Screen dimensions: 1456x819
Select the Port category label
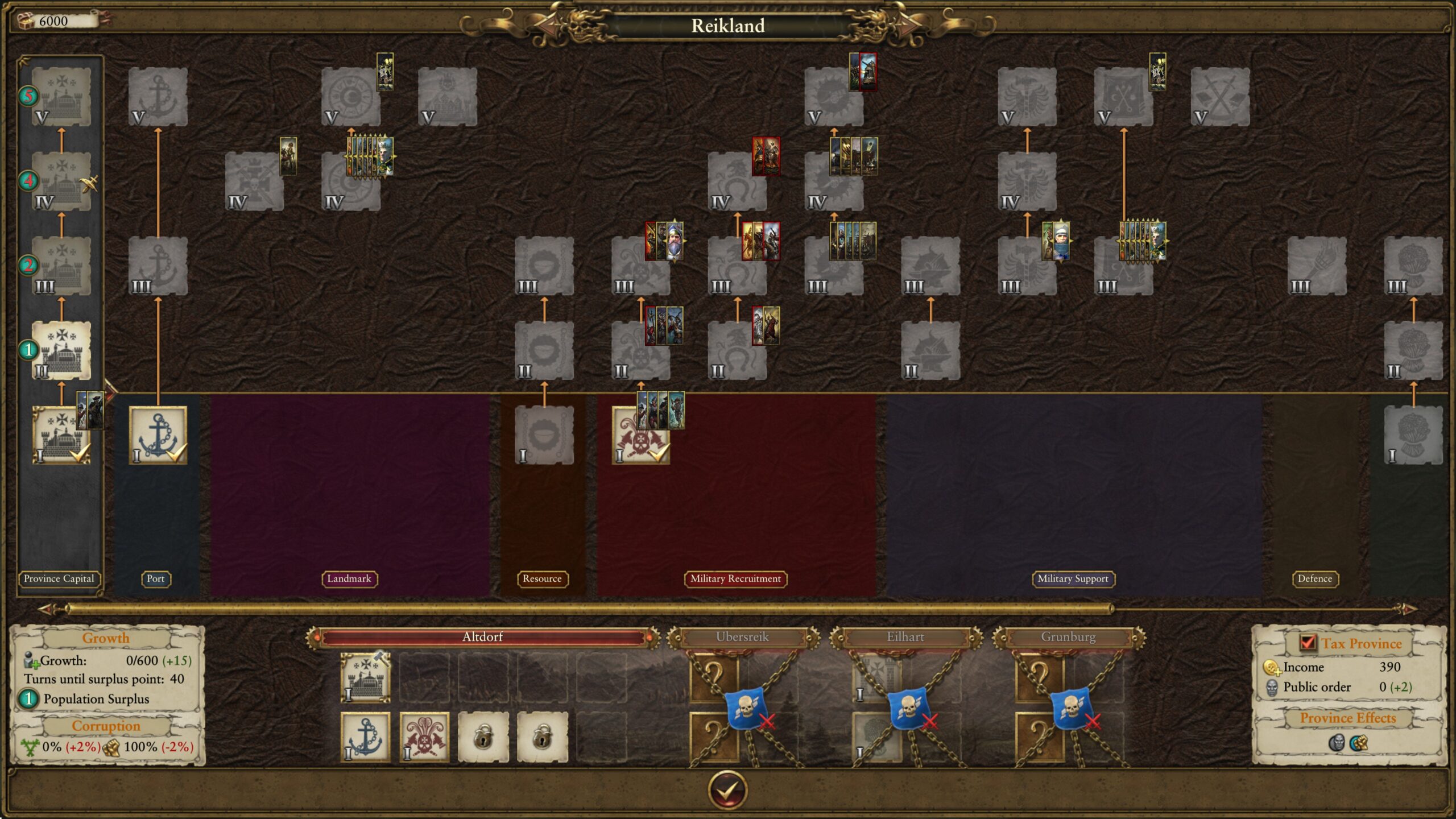coord(155,578)
